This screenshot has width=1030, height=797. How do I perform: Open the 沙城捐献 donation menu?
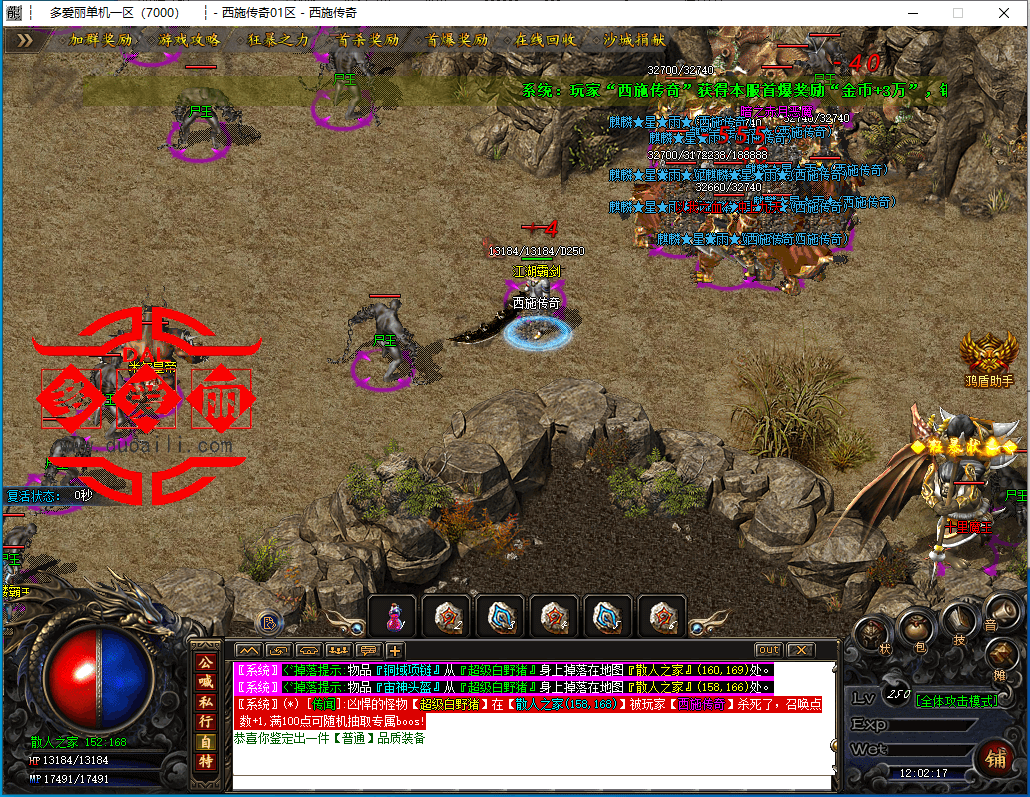point(635,40)
